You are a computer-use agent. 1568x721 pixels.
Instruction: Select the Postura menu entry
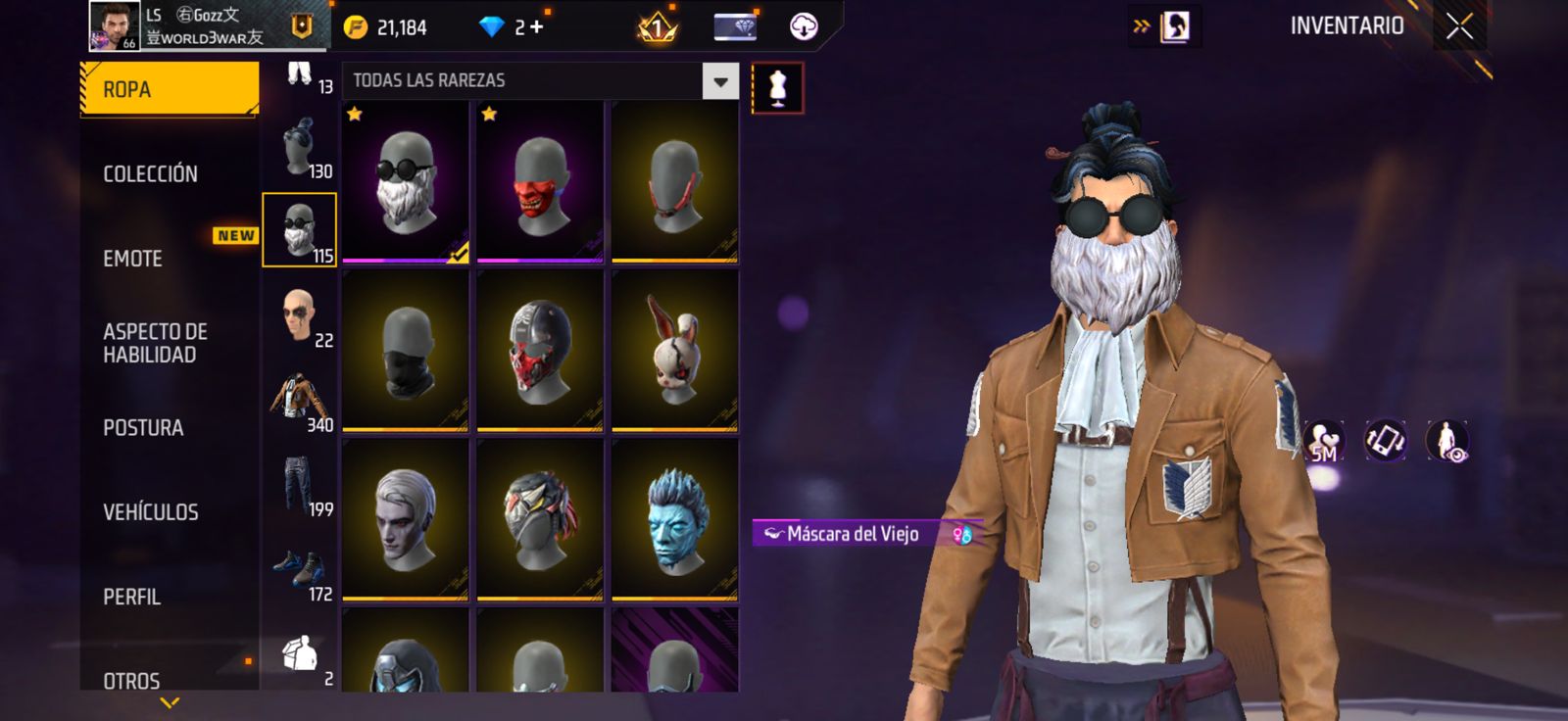(143, 428)
